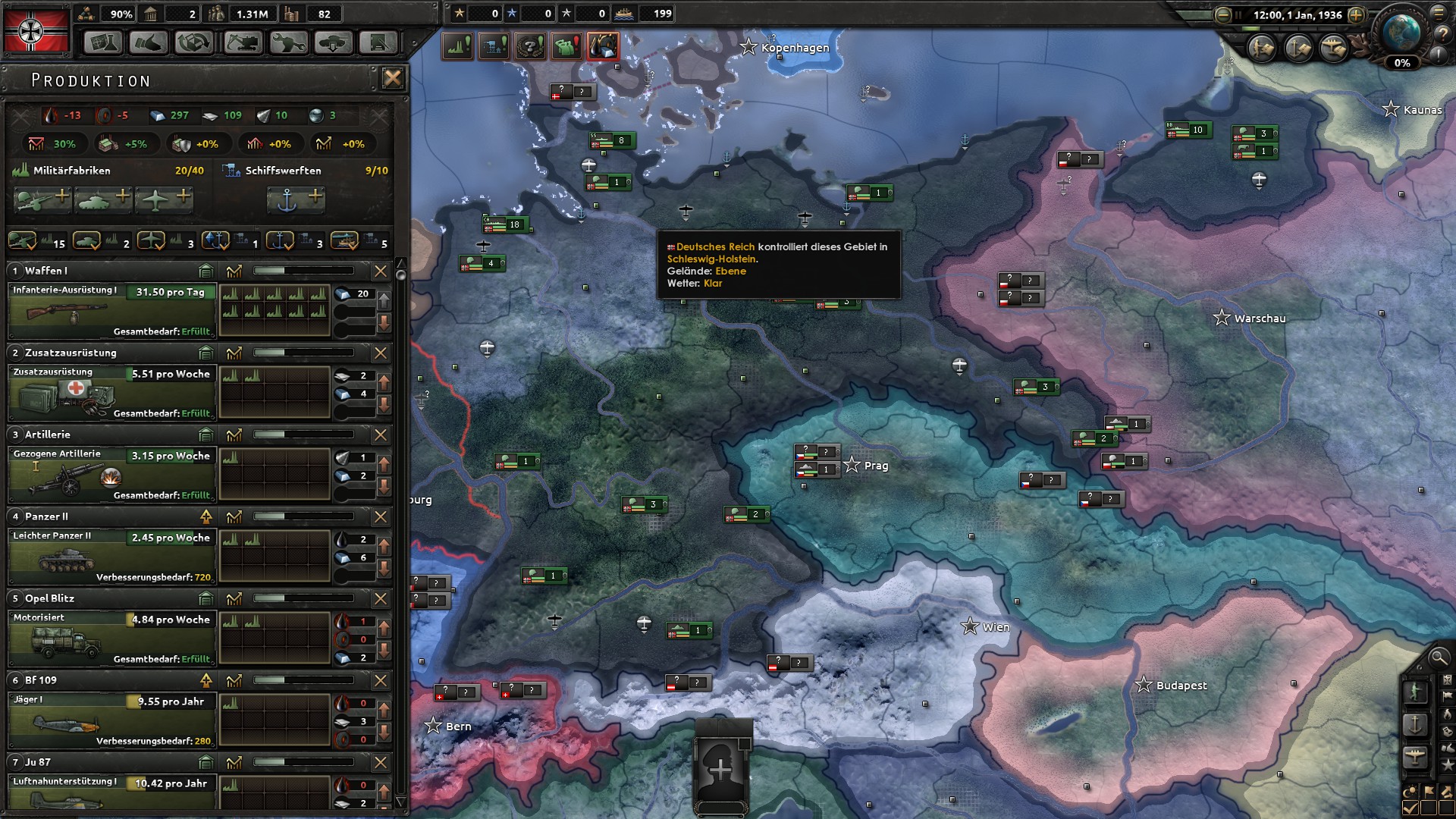This screenshot has width=1456, height=819.
Task: Open the question mark help button
Action: pos(1440,33)
